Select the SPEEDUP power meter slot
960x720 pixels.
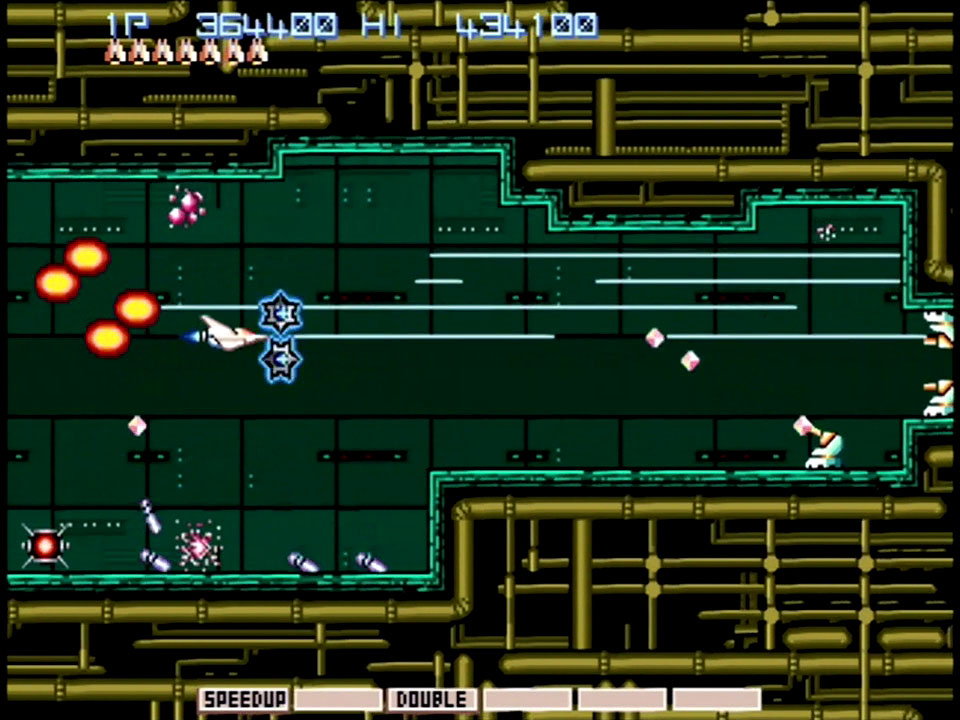tap(245, 699)
